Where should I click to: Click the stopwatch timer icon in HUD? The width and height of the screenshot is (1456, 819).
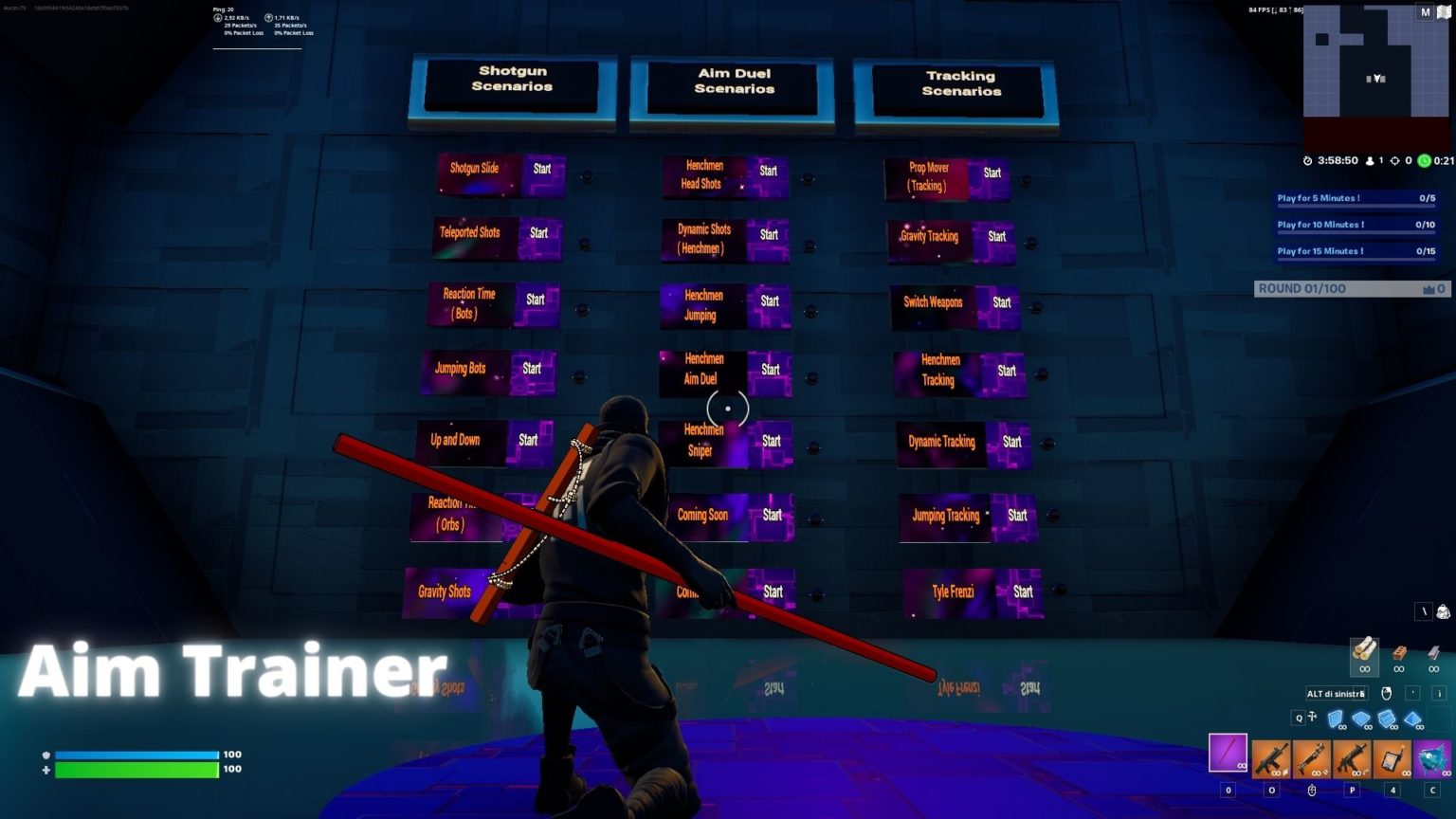1308,160
